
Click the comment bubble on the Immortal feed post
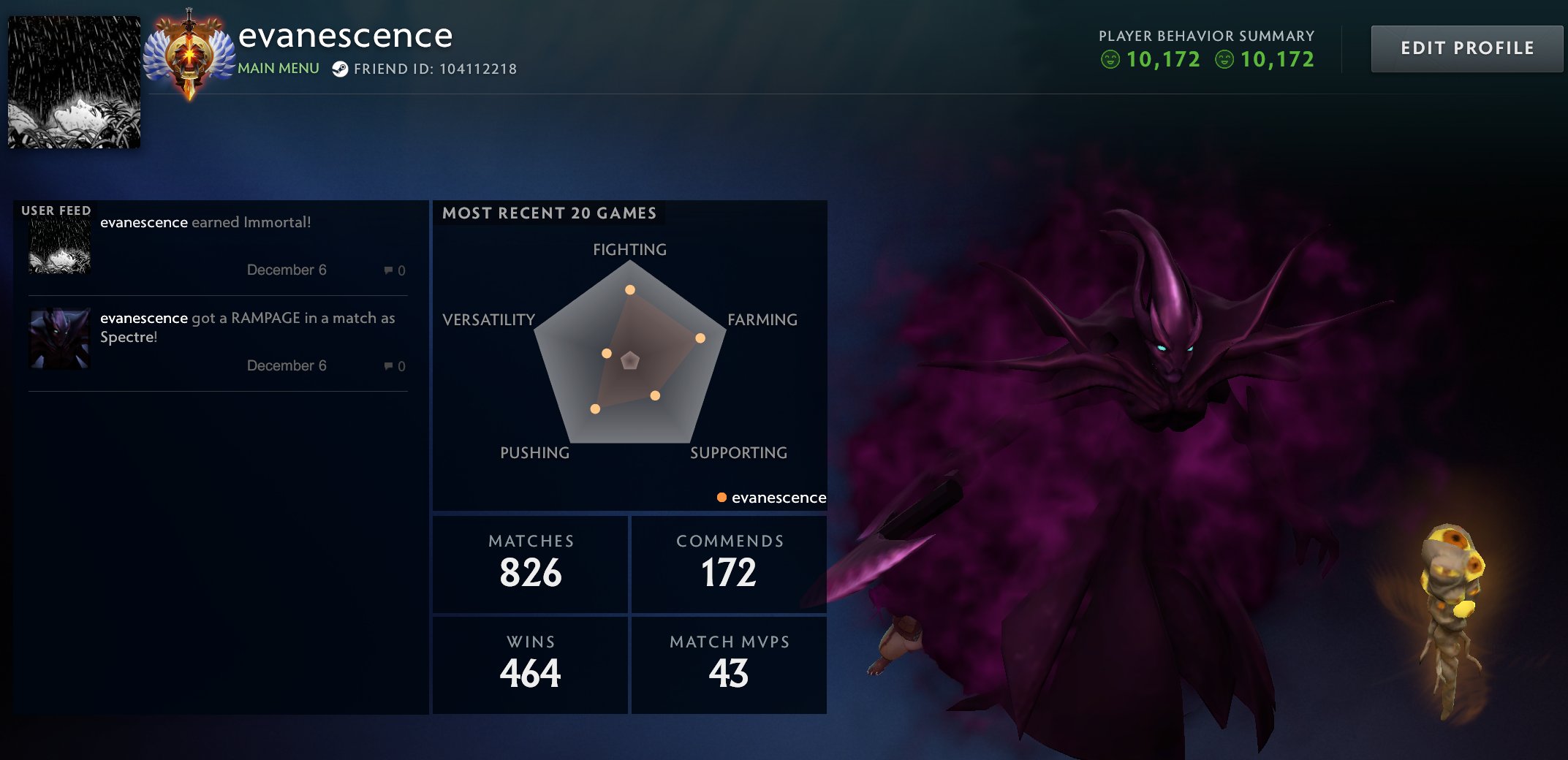click(387, 270)
